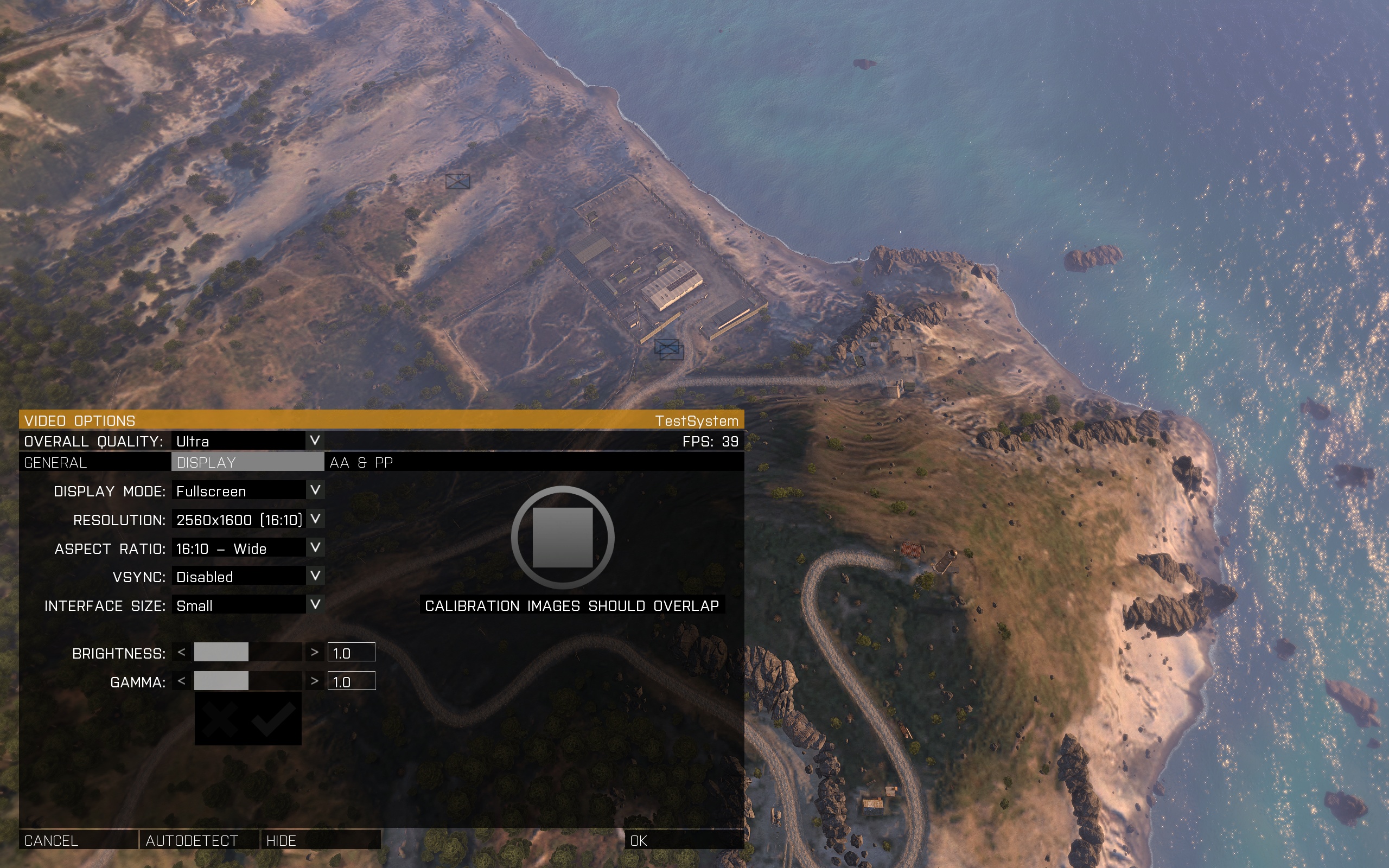
Task: Click the Gamma slider bar
Action: pyautogui.click(x=248, y=681)
